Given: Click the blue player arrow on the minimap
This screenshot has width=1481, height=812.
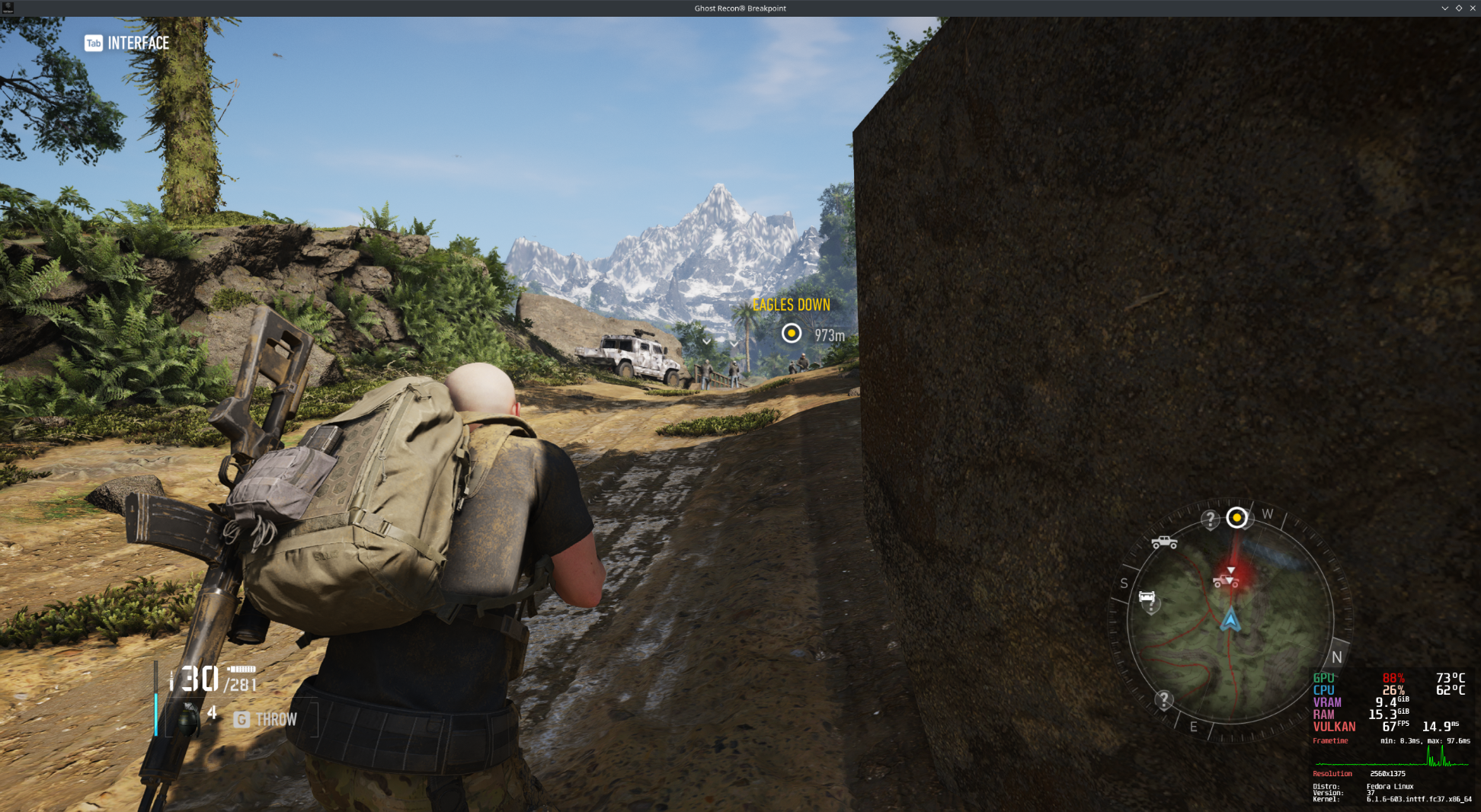Looking at the screenshot, I should (x=1230, y=621).
